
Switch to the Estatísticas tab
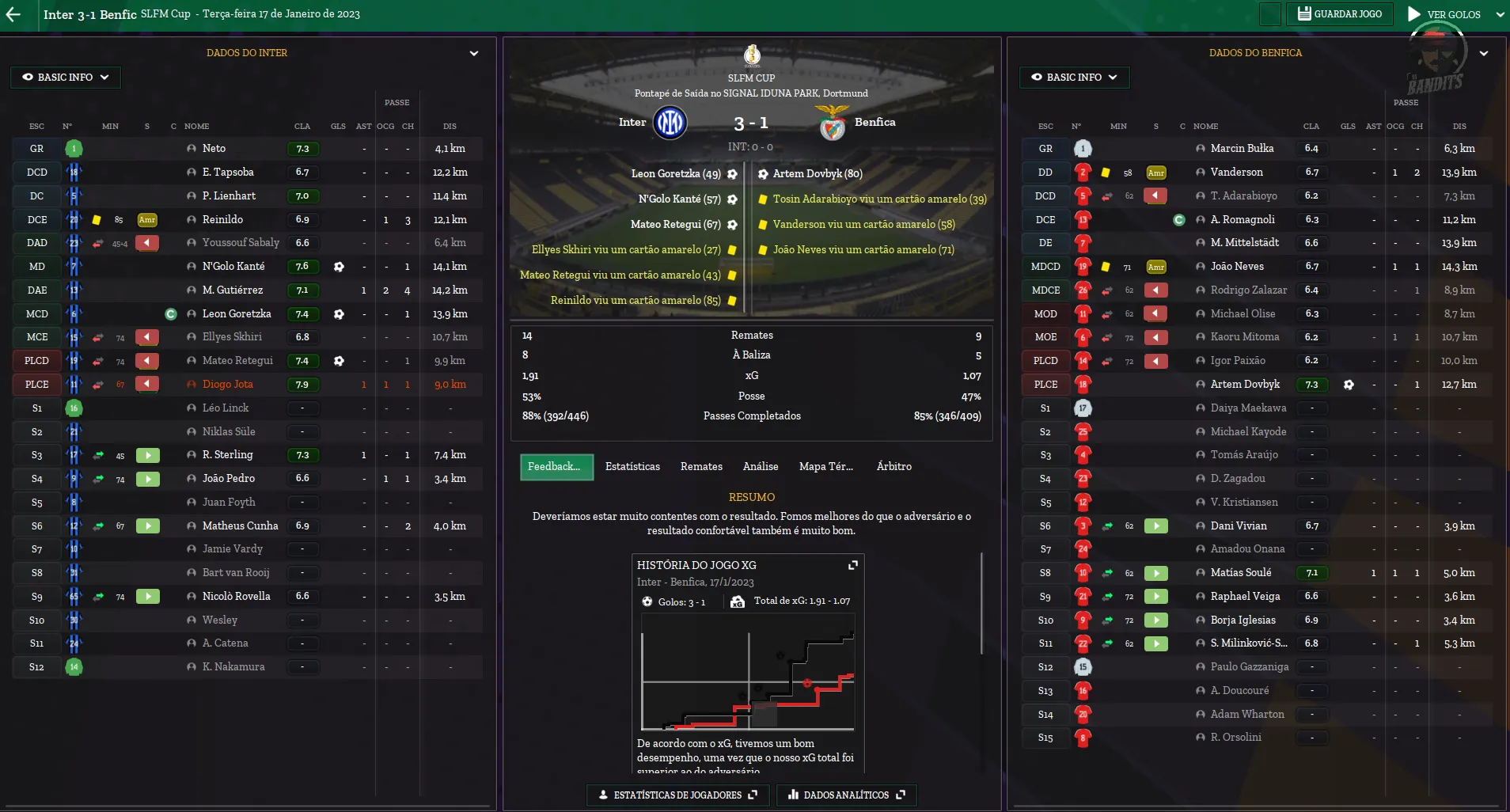click(632, 467)
